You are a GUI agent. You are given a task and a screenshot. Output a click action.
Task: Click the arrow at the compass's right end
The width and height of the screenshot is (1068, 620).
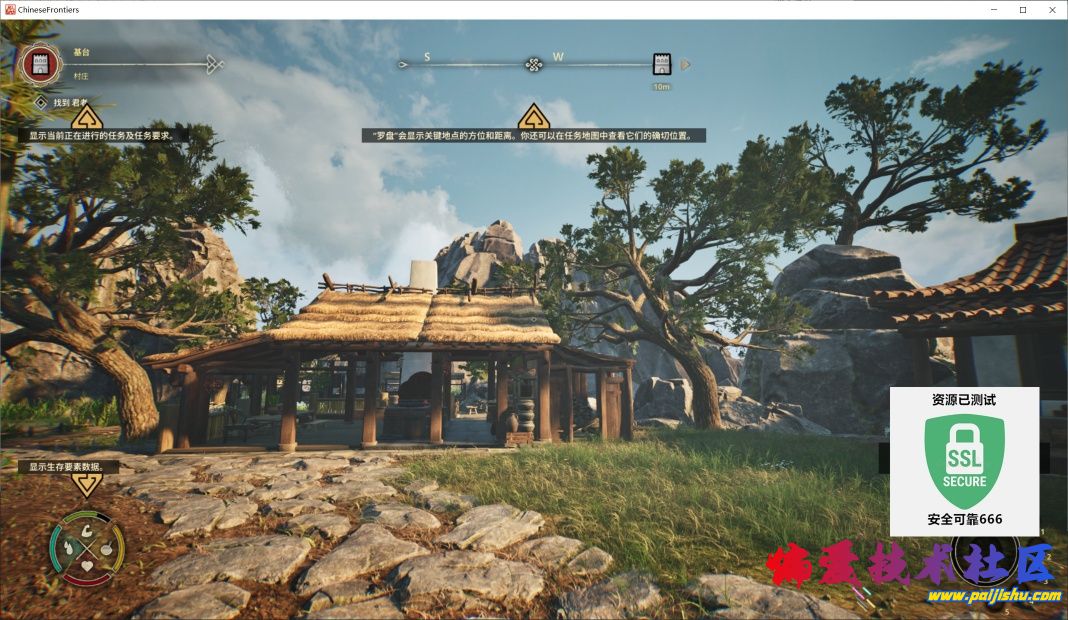click(686, 65)
